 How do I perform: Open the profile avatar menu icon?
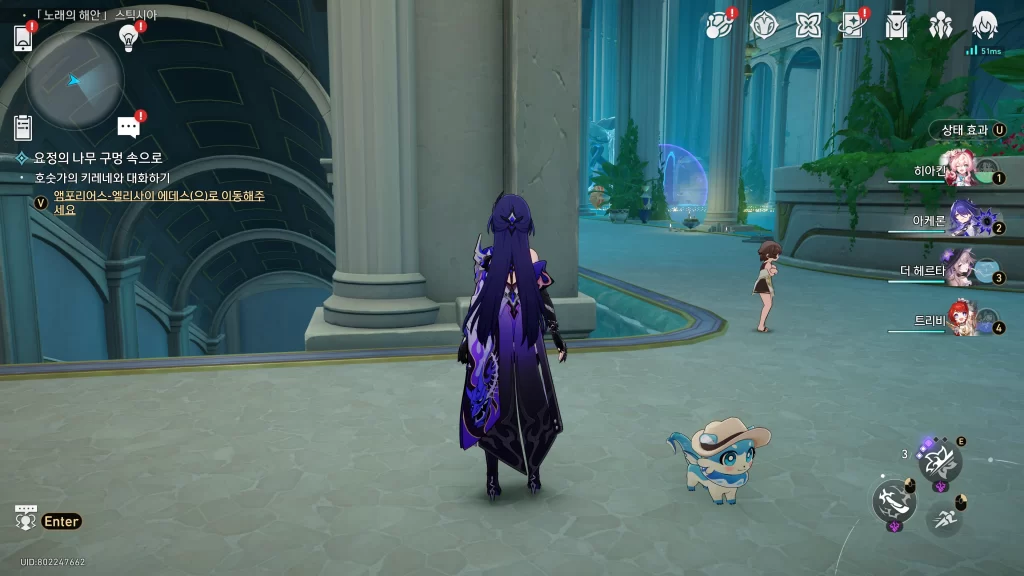985,25
